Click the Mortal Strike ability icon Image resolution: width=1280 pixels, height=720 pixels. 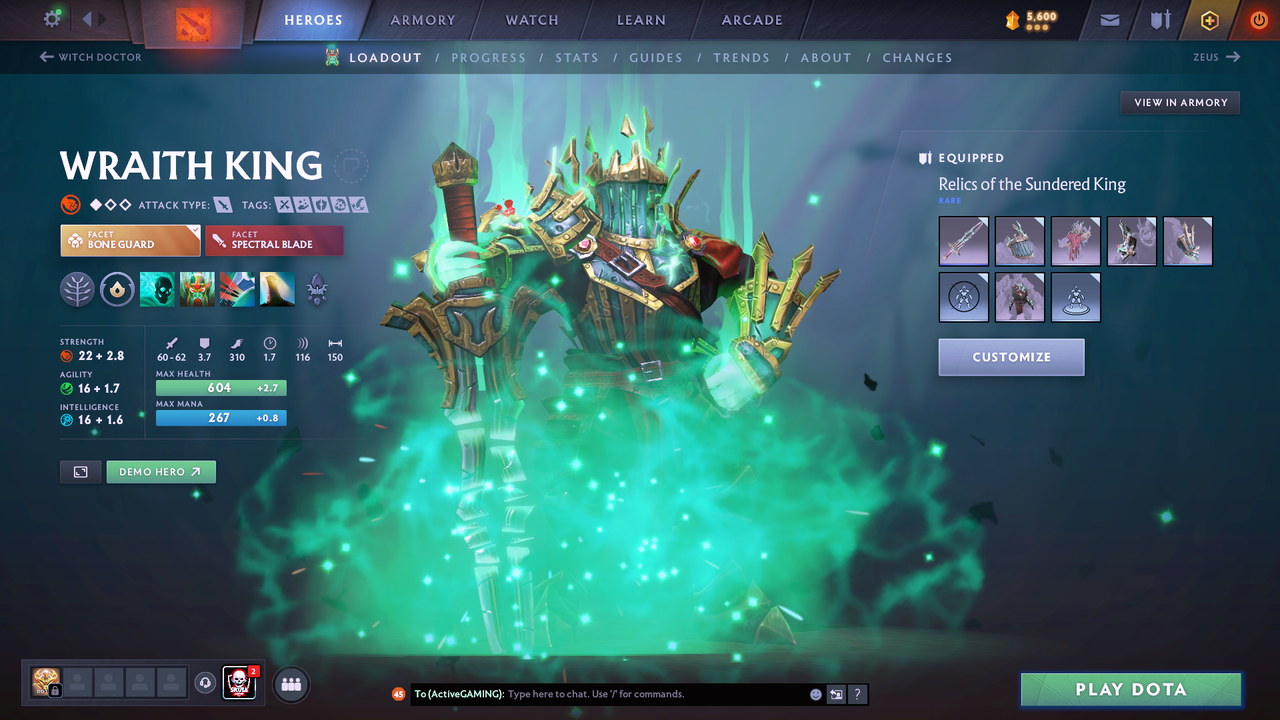point(237,289)
